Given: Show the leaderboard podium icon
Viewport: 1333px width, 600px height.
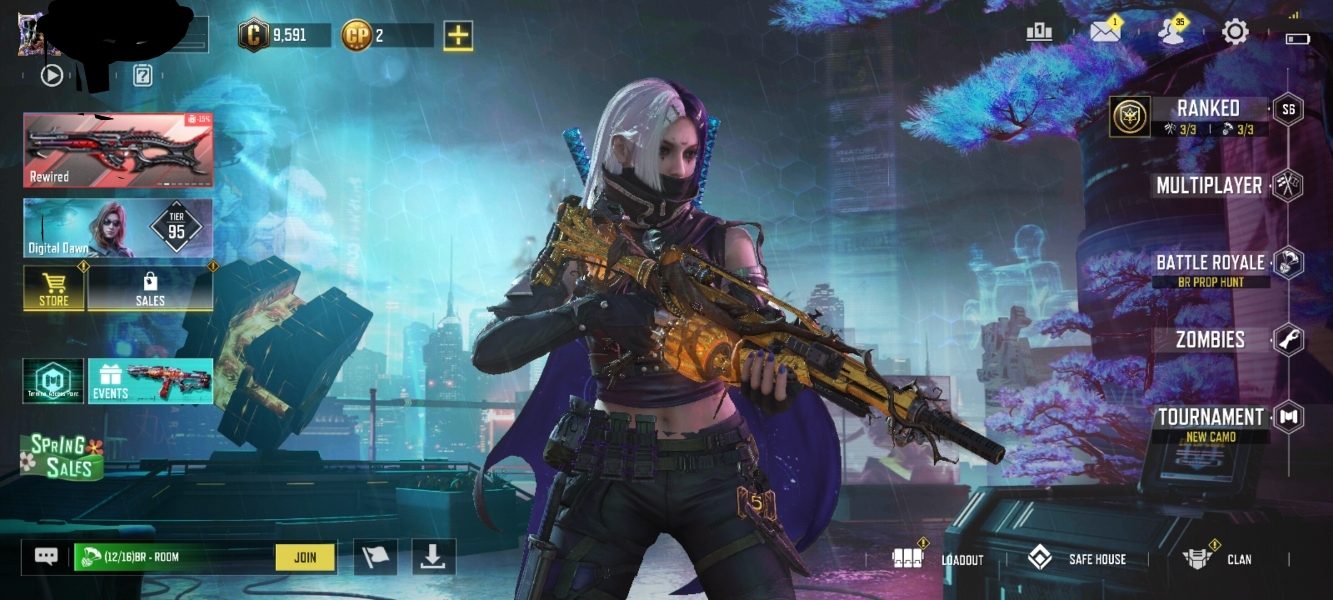Looking at the screenshot, I should [1040, 32].
